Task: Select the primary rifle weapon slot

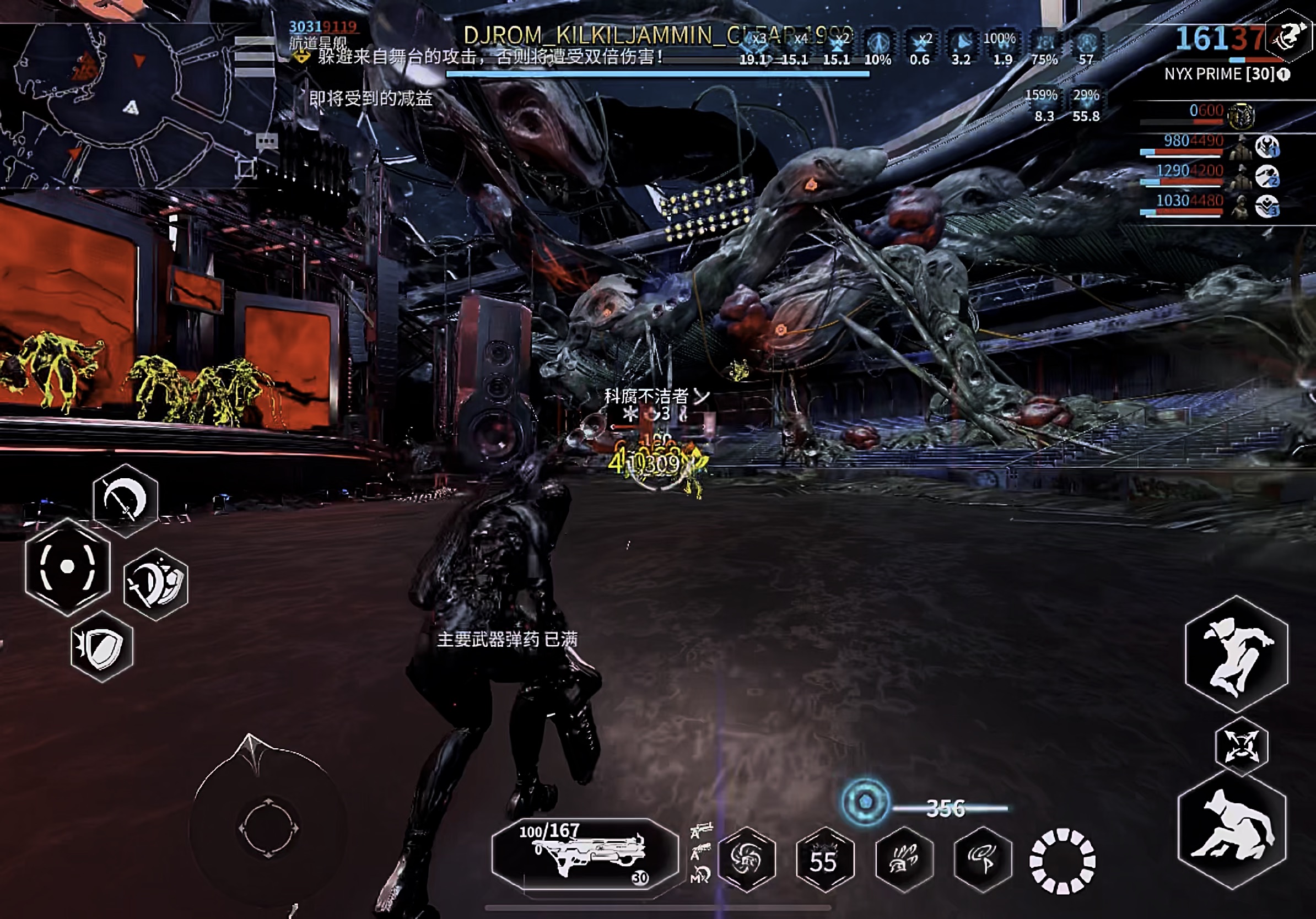Action: [584, 855]
